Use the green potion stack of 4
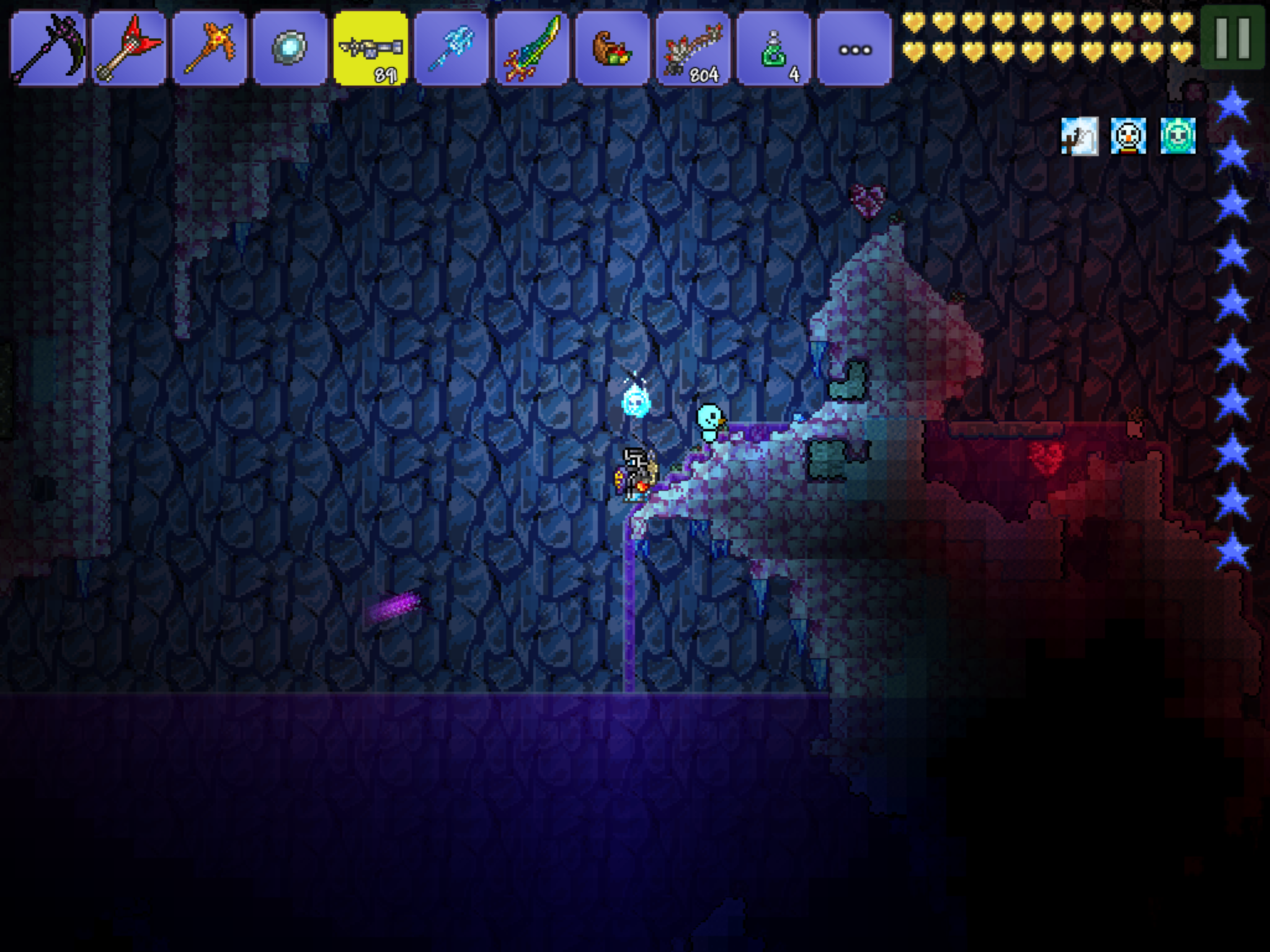The height and width of the screenshot is (952, 1270). click(x=774, y=48)
